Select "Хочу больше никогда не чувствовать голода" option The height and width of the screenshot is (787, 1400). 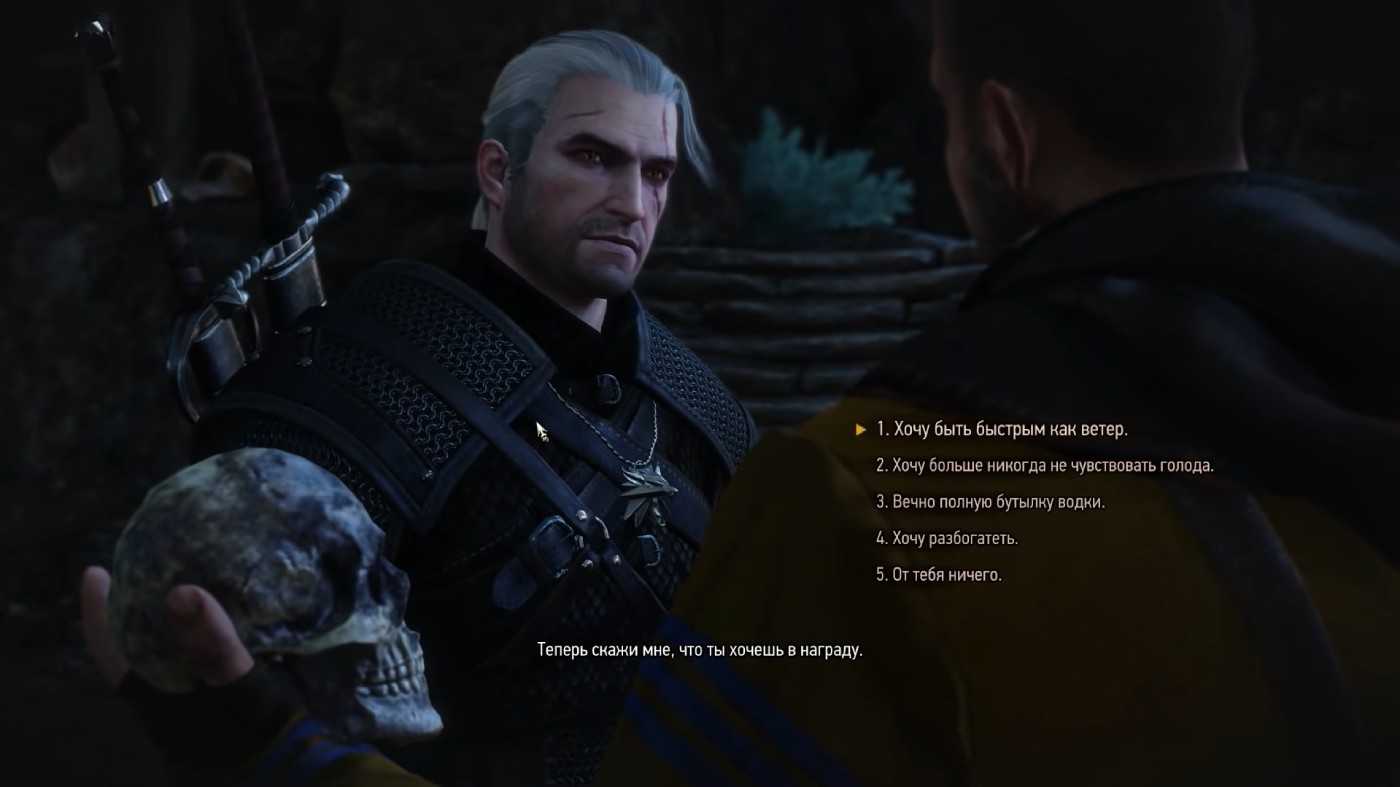coord(1044,466)
